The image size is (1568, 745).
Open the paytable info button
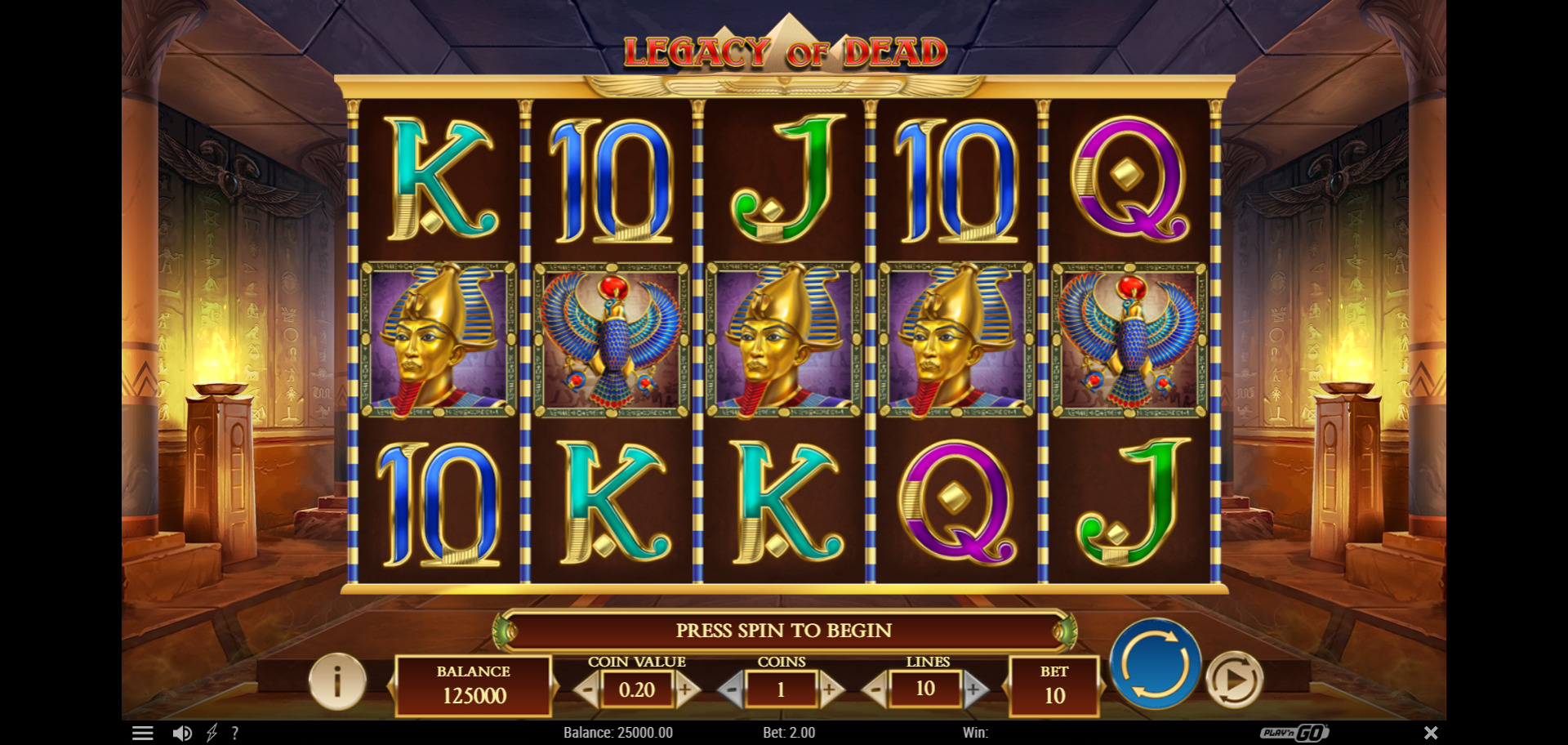(x=337, y=681)
